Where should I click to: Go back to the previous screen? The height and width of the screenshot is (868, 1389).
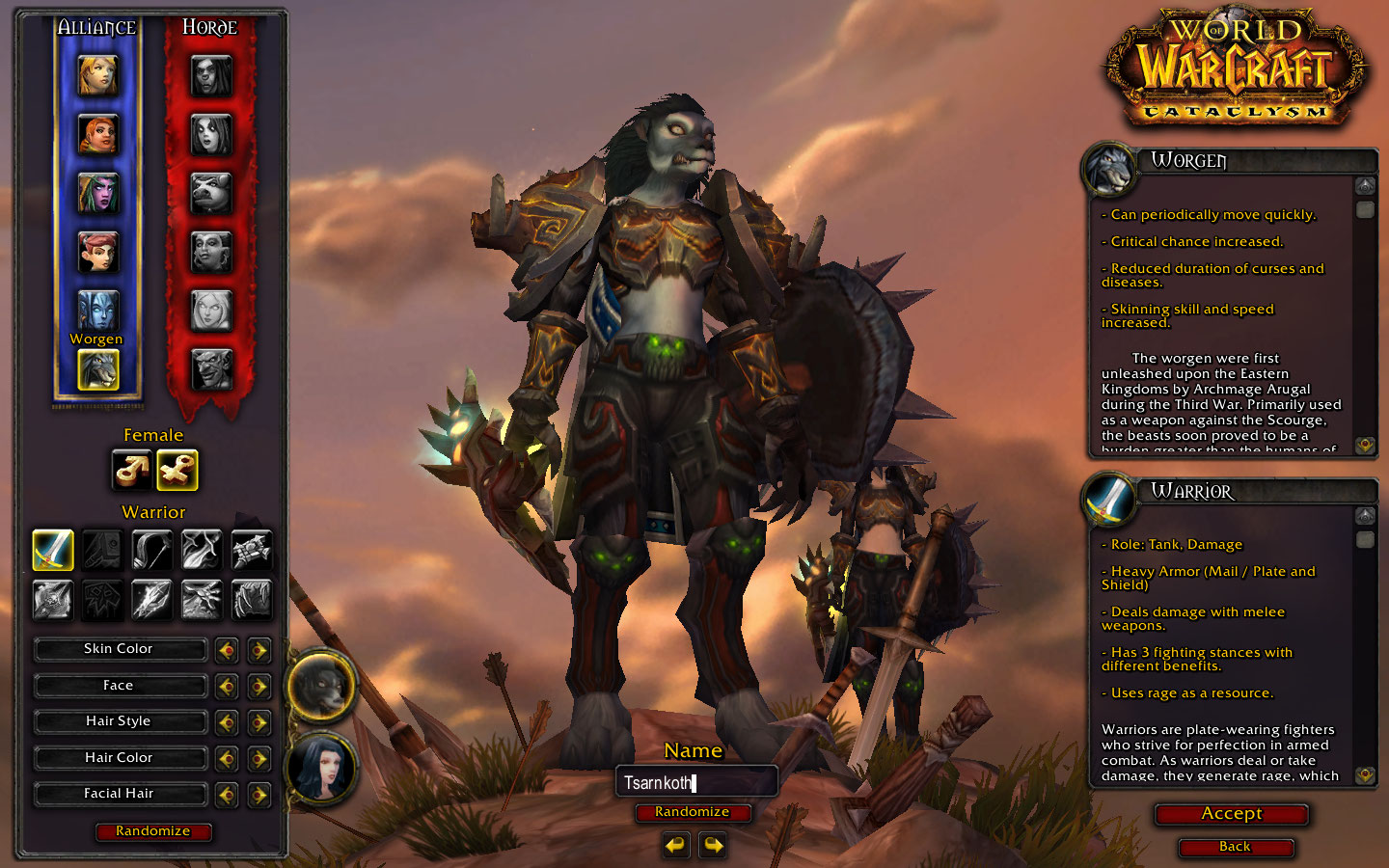click(x=1235, y=847)
